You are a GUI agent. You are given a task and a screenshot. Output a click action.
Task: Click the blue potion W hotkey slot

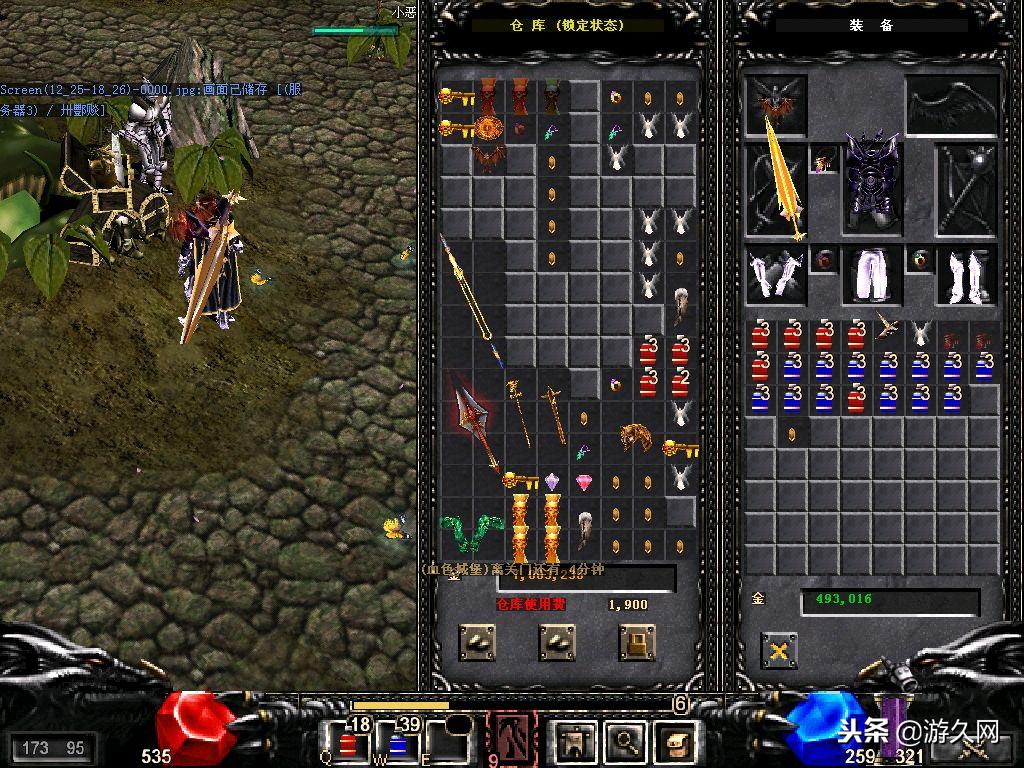pyautogui.click(x=396, y=742)
